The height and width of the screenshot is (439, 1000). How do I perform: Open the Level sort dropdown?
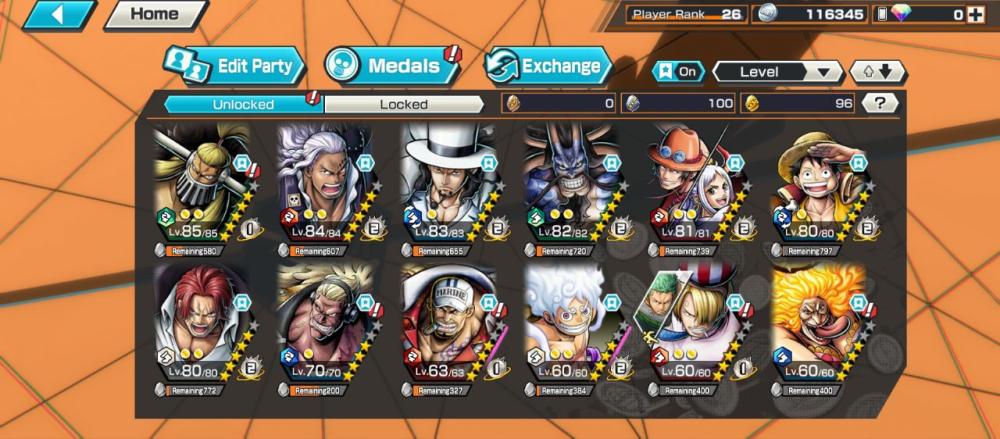778,72
